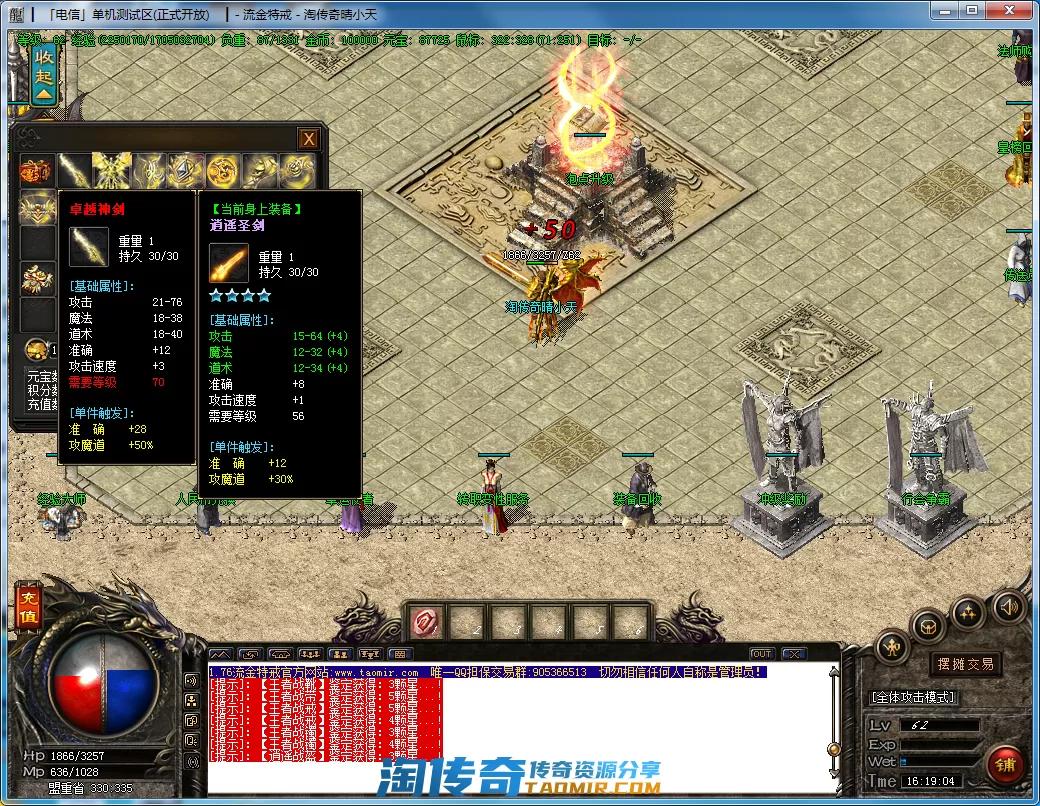Click the OUT button above the chat
Screen dimensions: 1040x806
[x=761, y=654]
